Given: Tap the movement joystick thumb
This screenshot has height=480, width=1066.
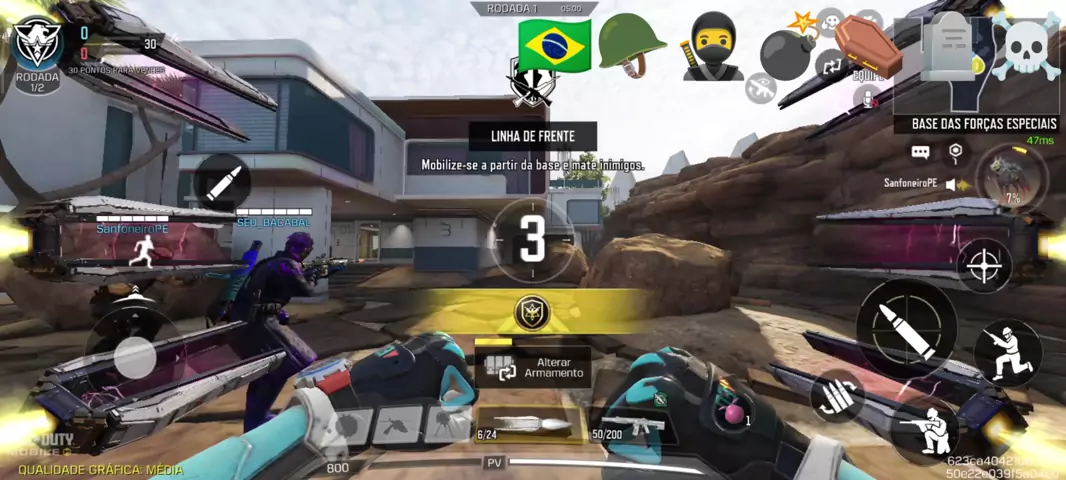Looking at the screenshot, I should (133, 357).
